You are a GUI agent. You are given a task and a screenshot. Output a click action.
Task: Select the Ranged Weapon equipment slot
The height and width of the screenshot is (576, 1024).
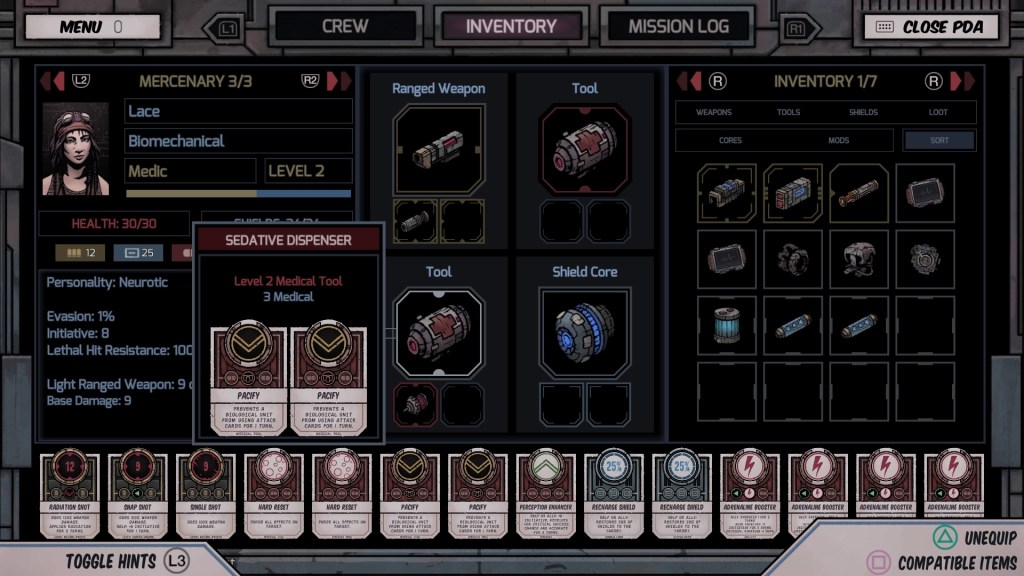439,150
